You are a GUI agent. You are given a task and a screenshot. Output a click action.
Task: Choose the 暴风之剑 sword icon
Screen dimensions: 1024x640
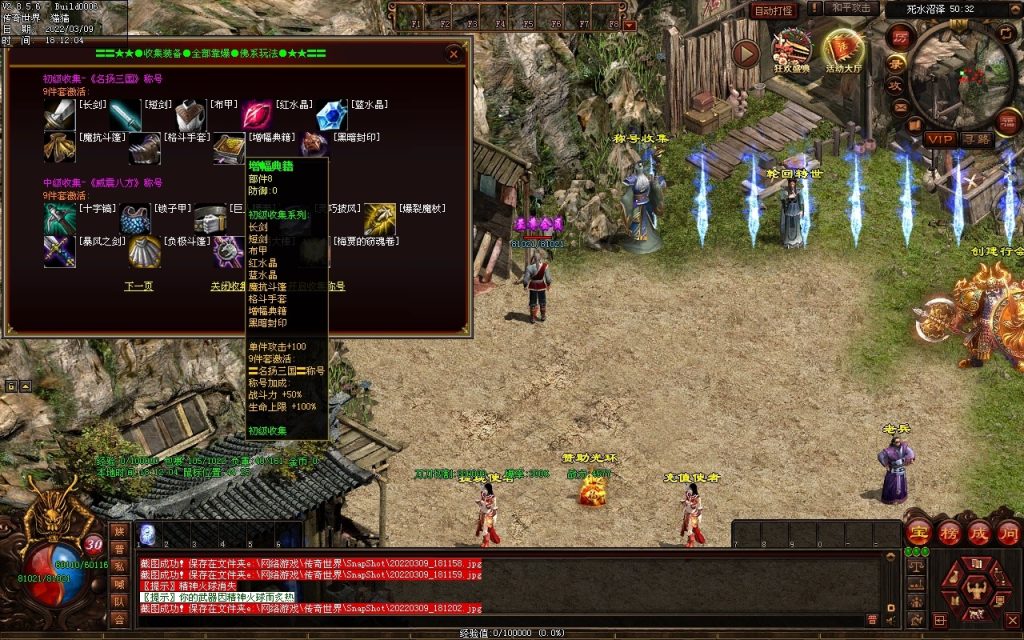59,250
